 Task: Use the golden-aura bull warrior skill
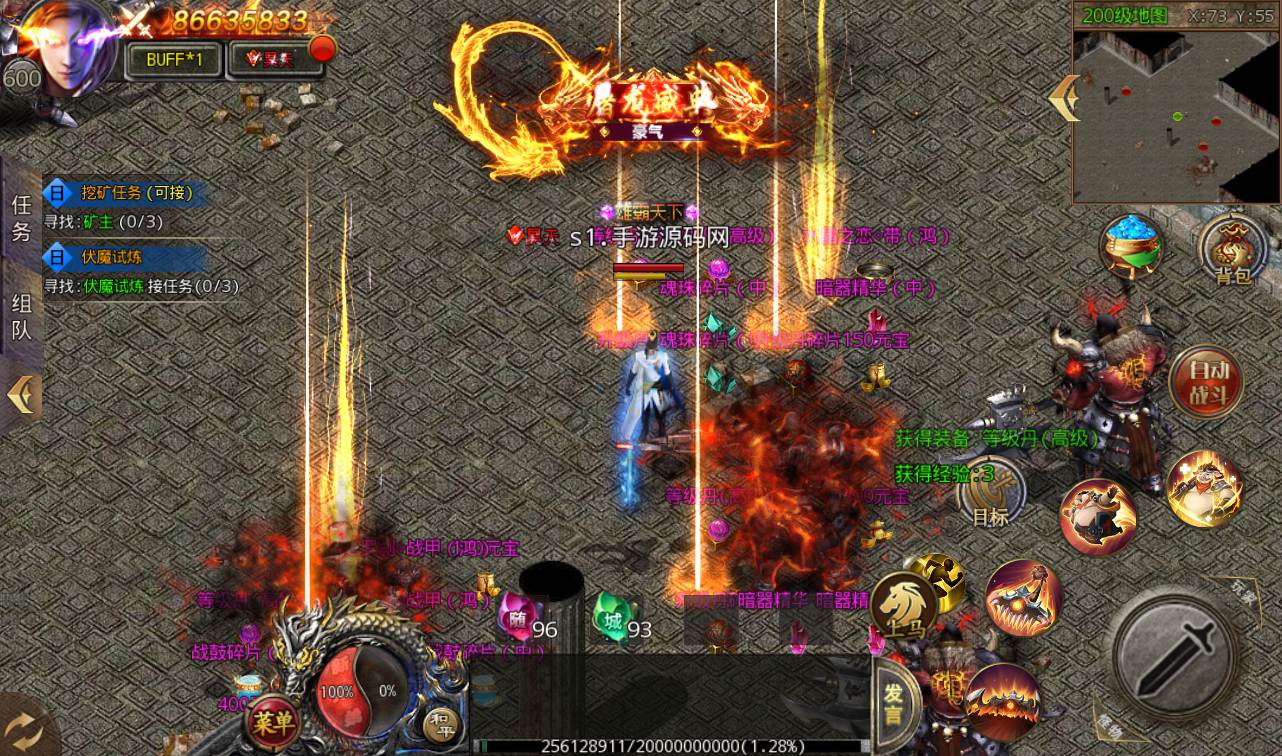tap(1204, 488)
